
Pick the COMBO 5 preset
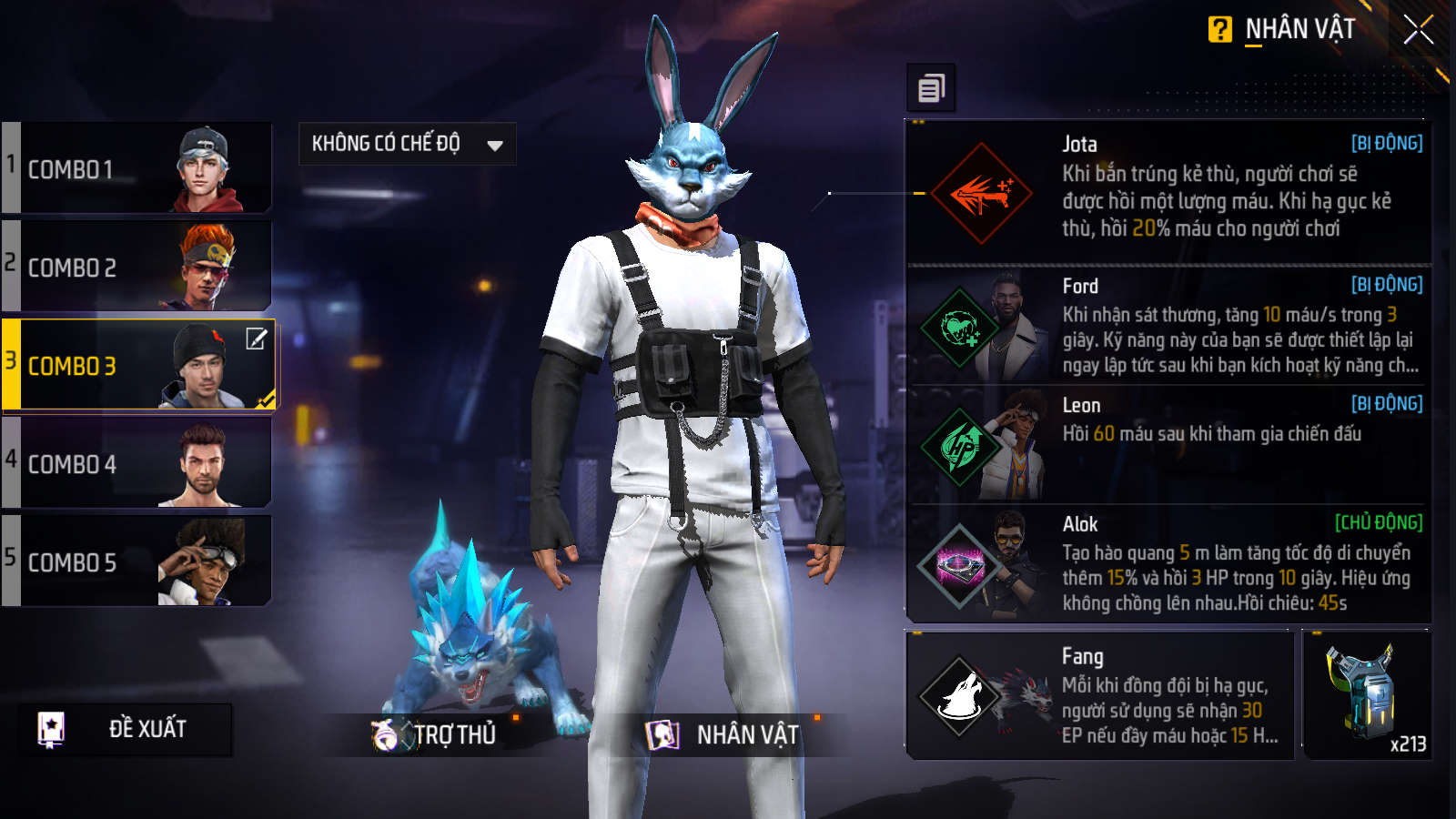pos(138,562)
